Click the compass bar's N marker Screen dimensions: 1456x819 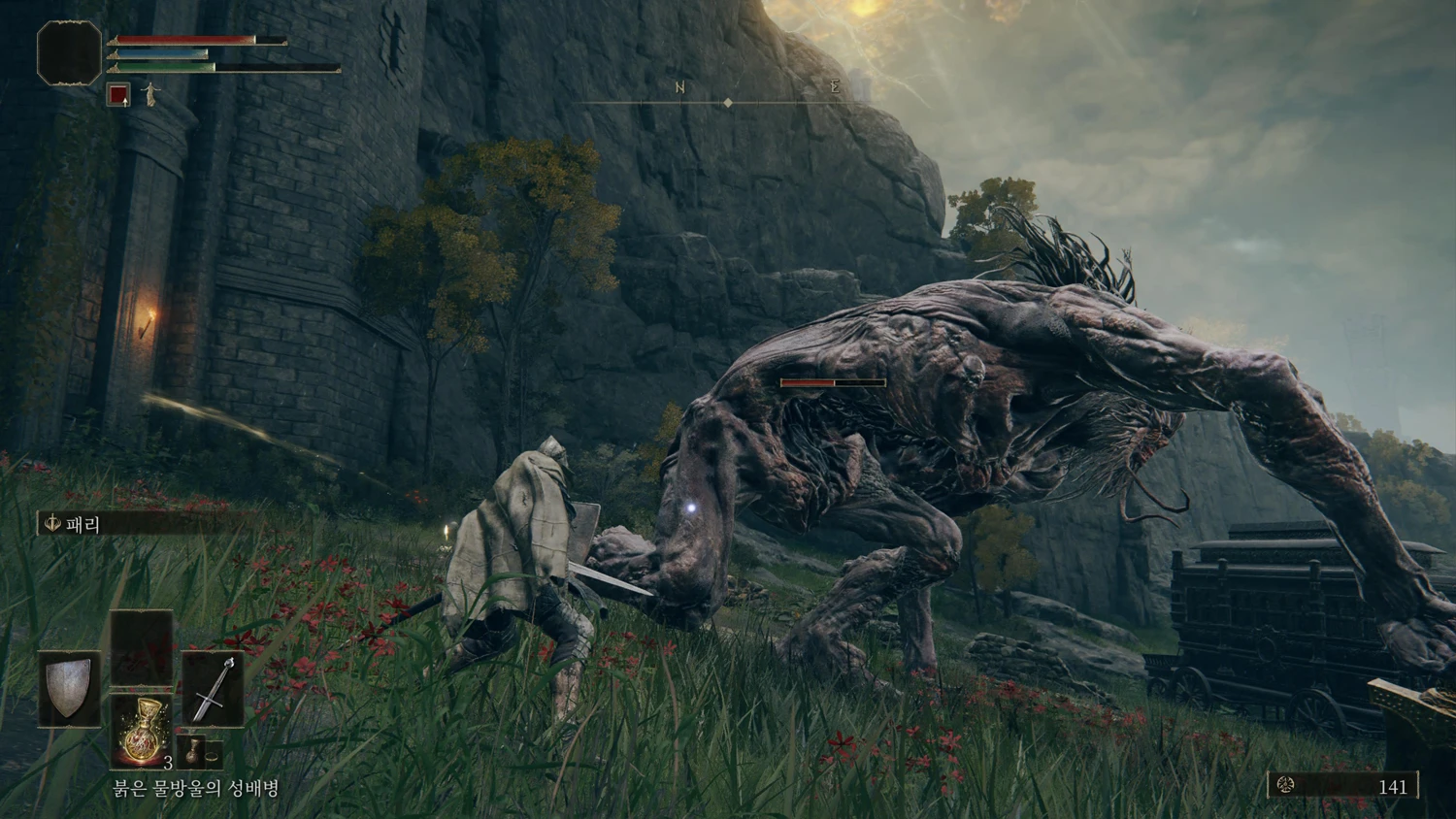pyautogui.click(x=680, y=88)
